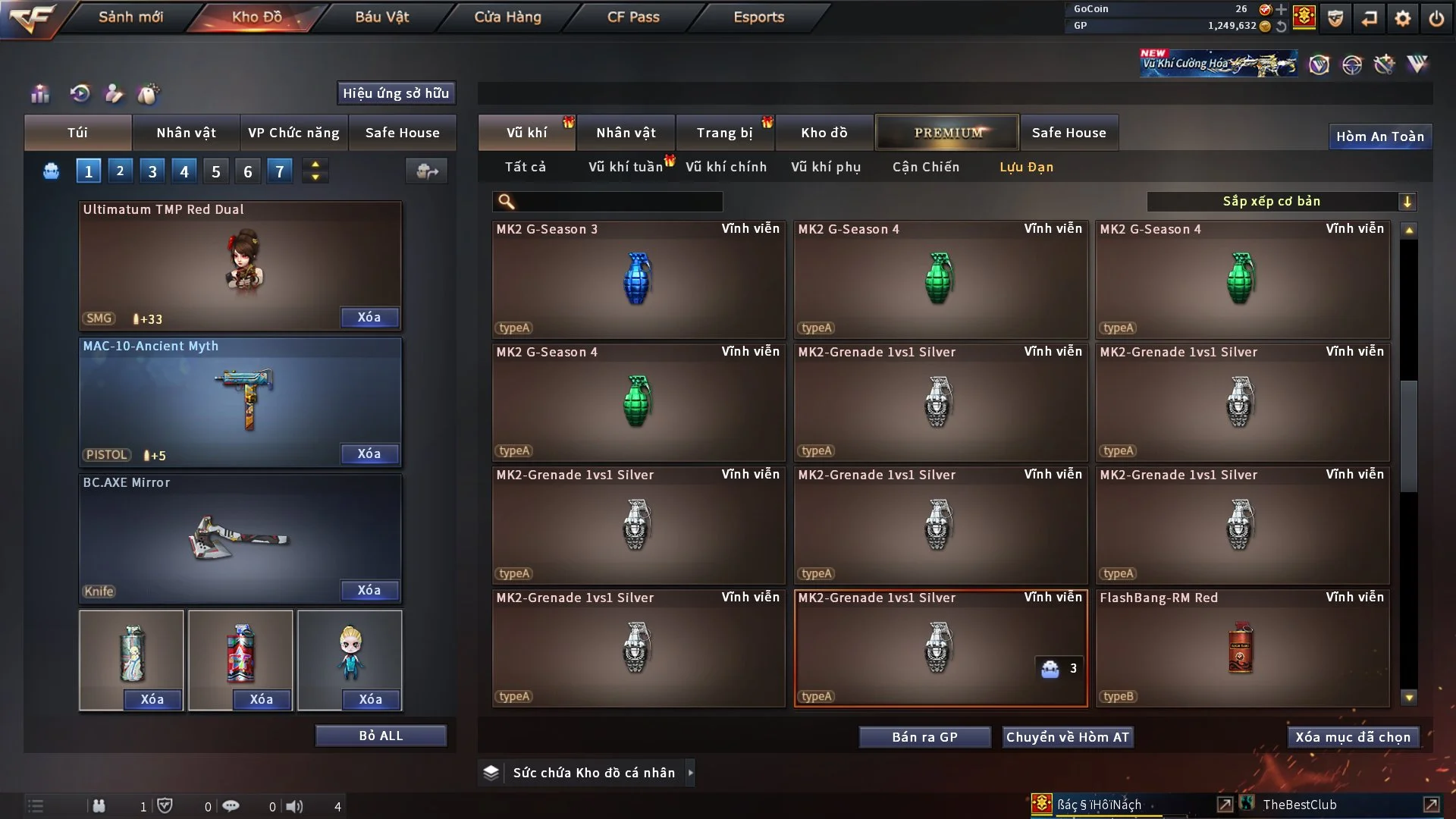Click the bag selector up arrow
Screen dimensions: 1456x819
(x=315, y=165)
